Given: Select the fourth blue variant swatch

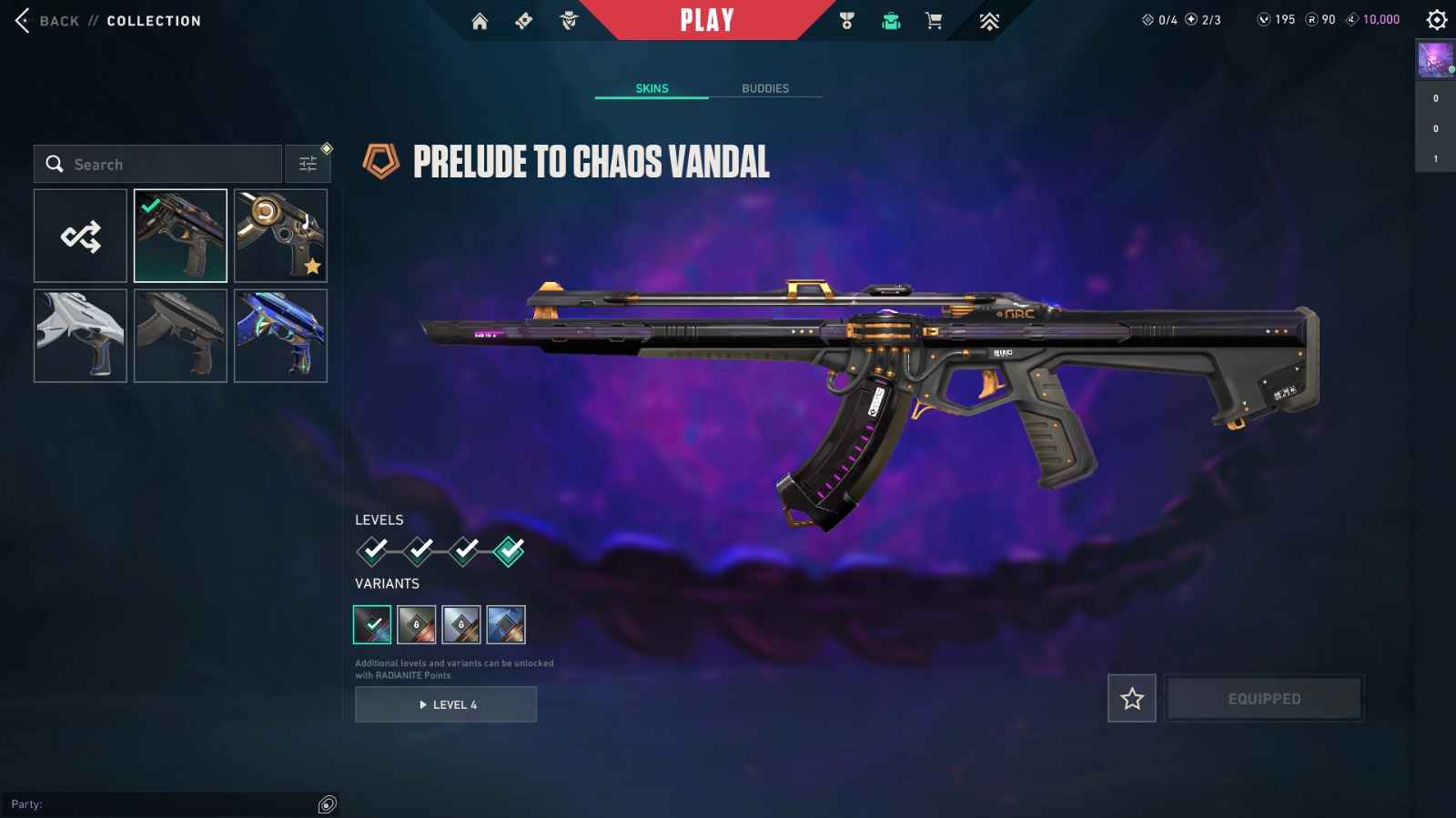Looking at the screenshot, I should [x=506, y=625].
